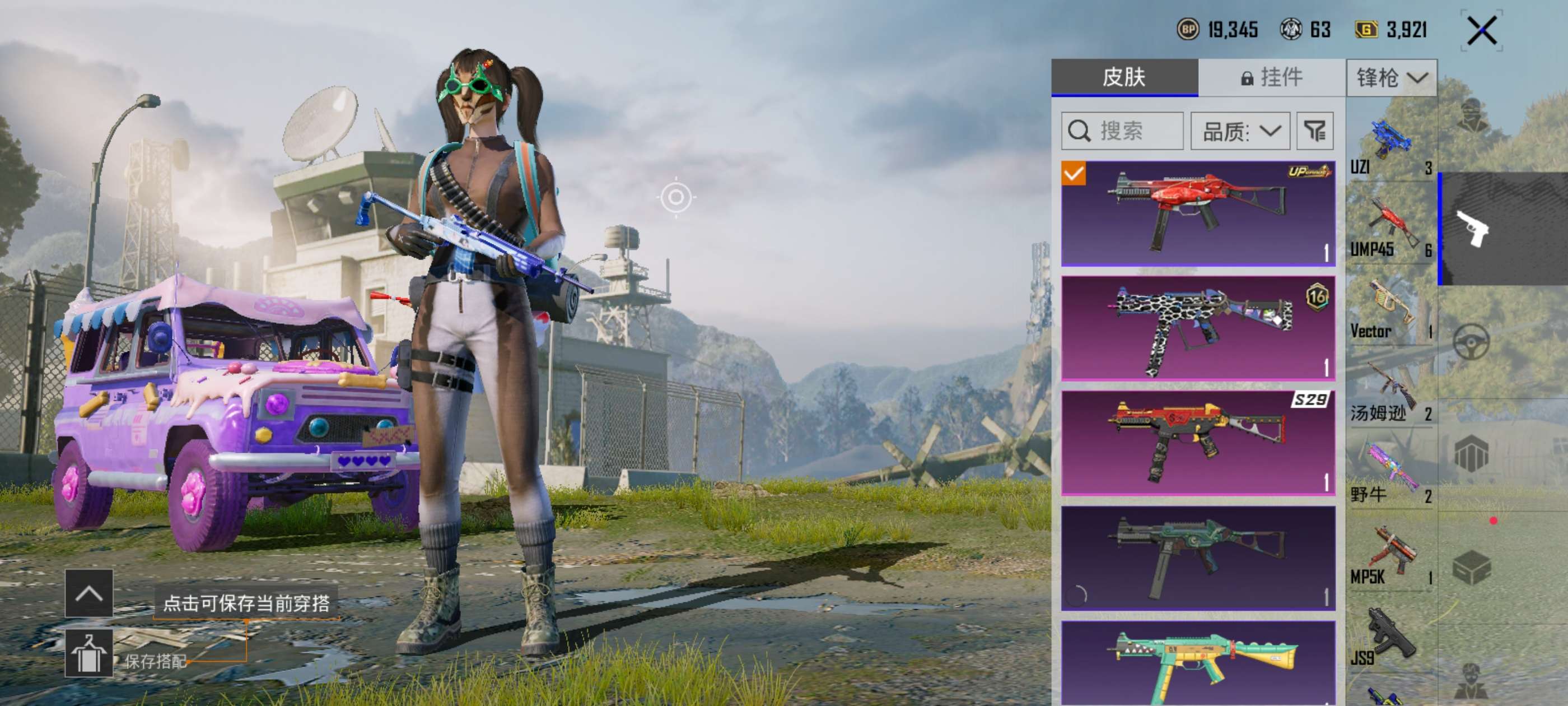Select 野牛 in the weapon list

tap(1391, 475)
